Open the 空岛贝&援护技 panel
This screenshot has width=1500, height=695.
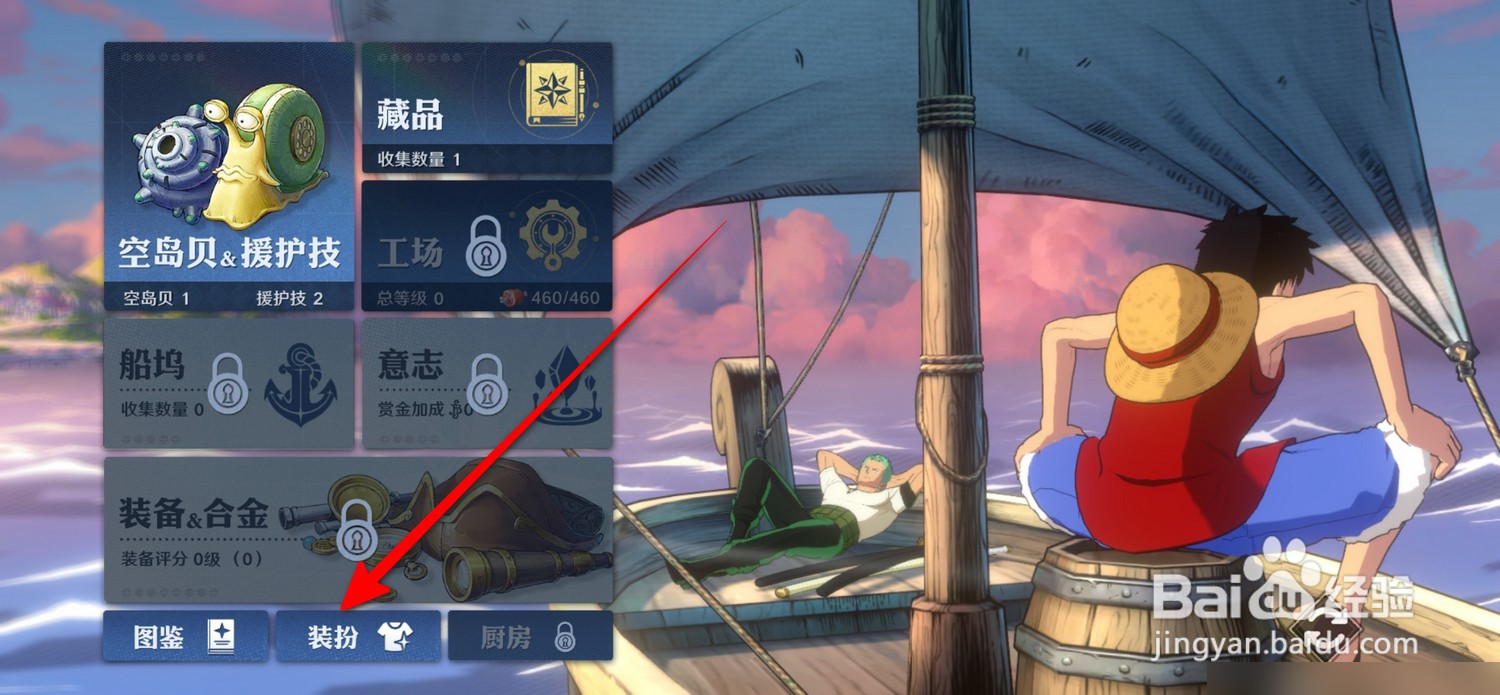coord(229,176)
